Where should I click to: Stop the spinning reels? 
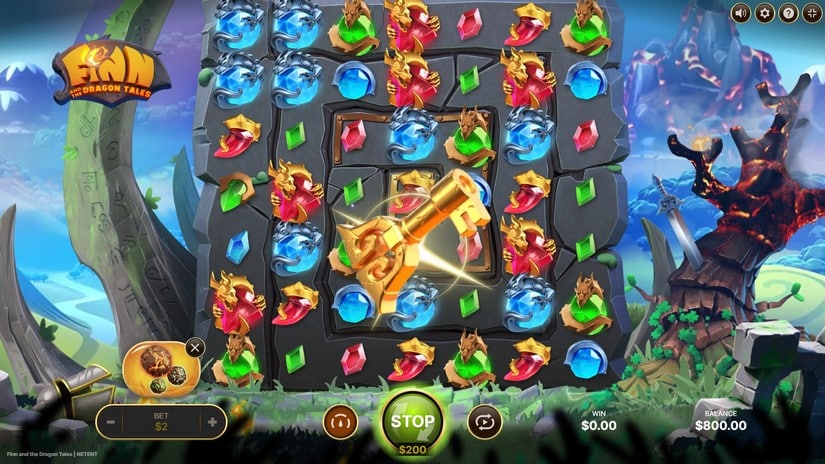(x=412, y=421)
